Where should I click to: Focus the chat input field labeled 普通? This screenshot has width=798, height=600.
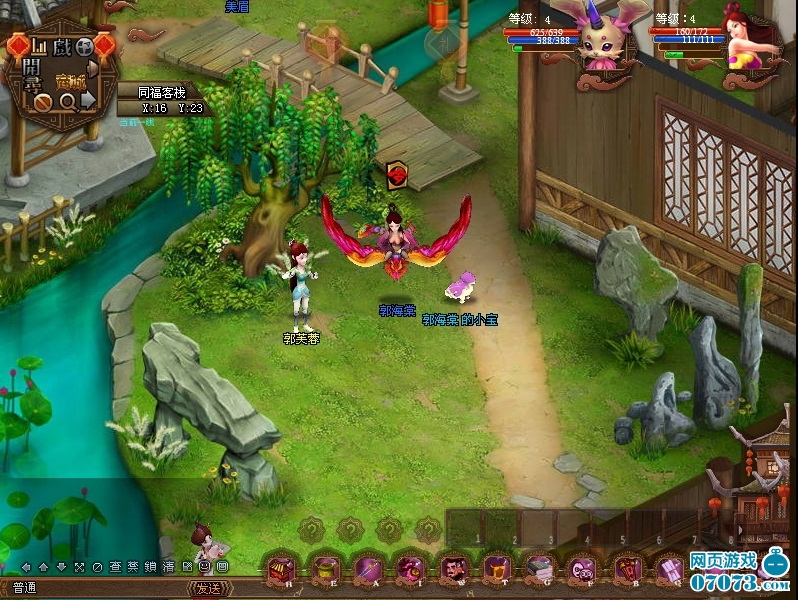tap(100, 588)
